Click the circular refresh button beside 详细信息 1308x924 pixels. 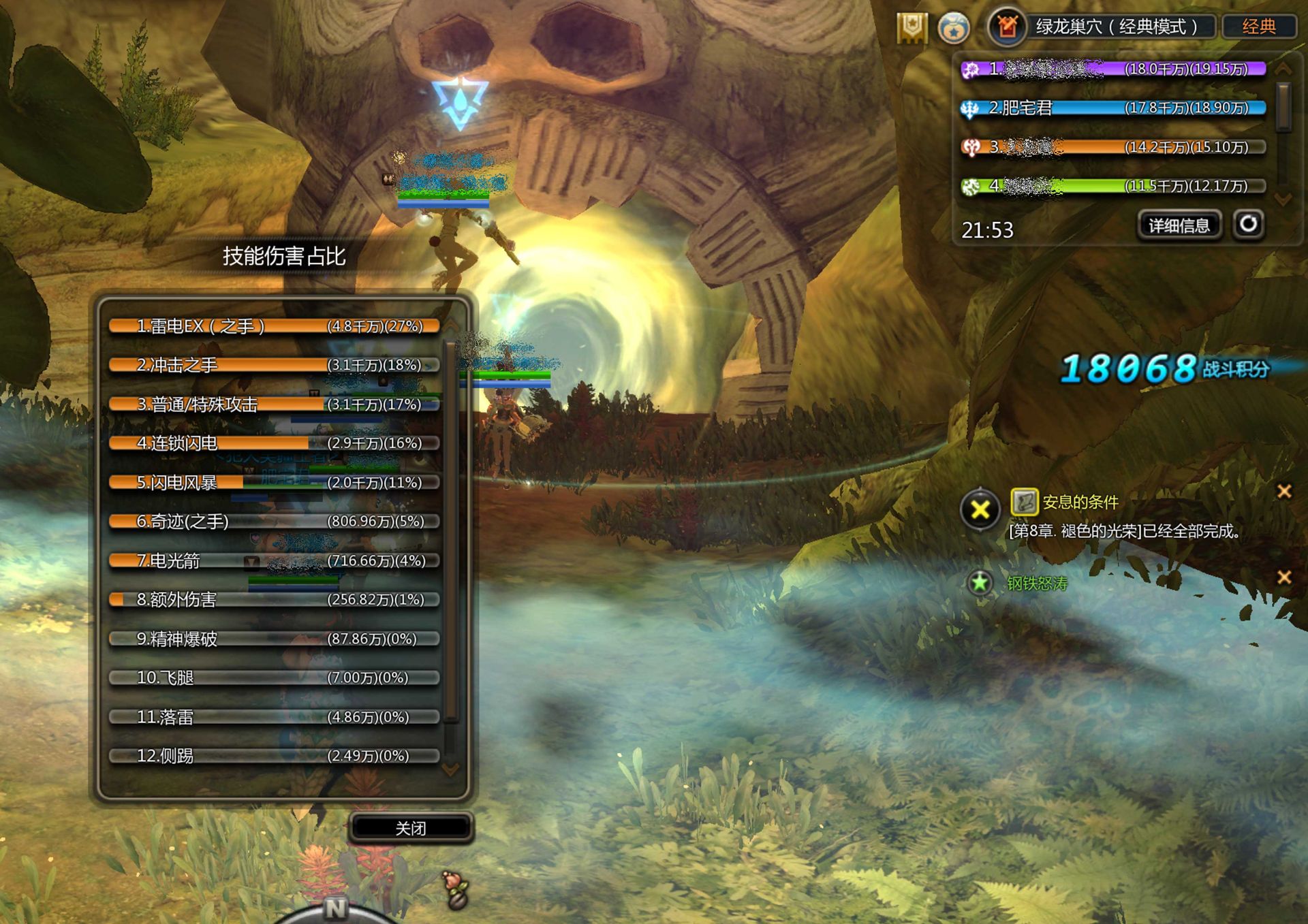click(x=1249, y=224)
